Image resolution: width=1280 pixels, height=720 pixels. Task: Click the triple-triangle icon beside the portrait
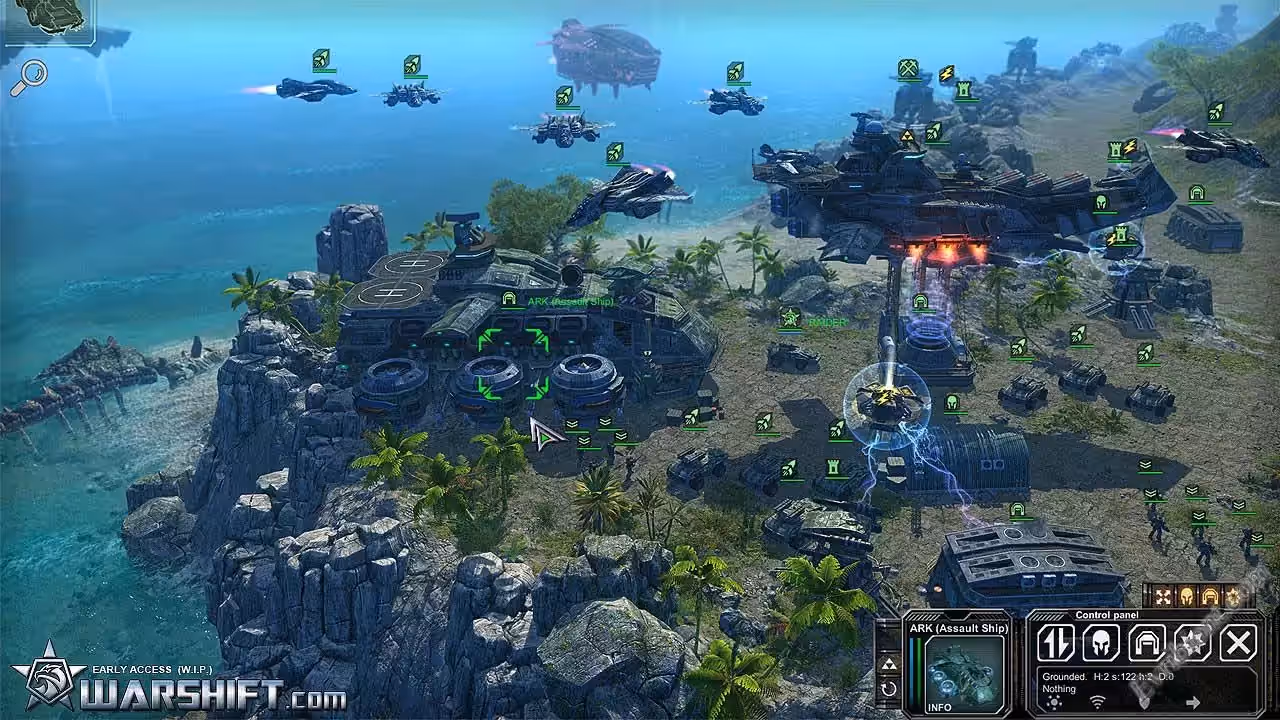tap(887, 664)
